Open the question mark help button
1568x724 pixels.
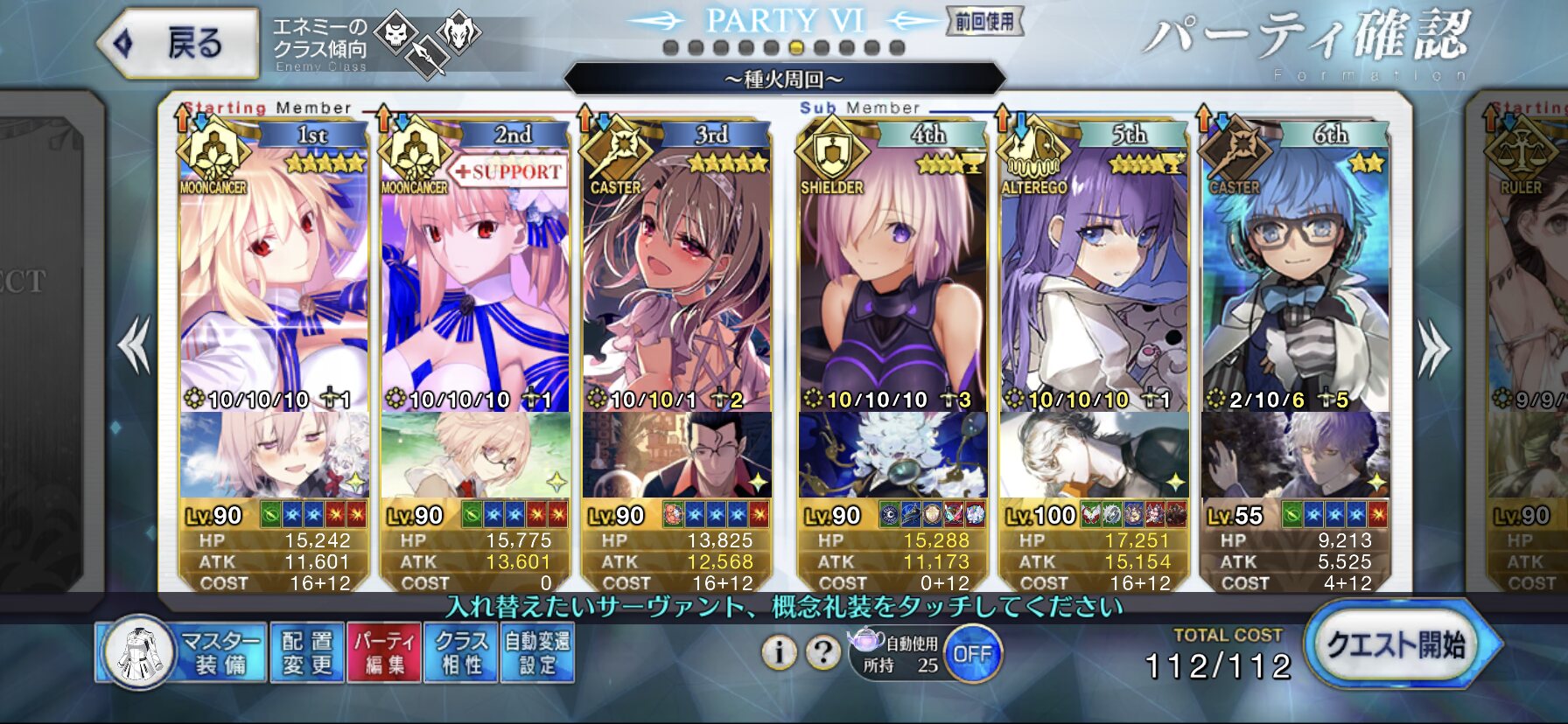point(822,652)
